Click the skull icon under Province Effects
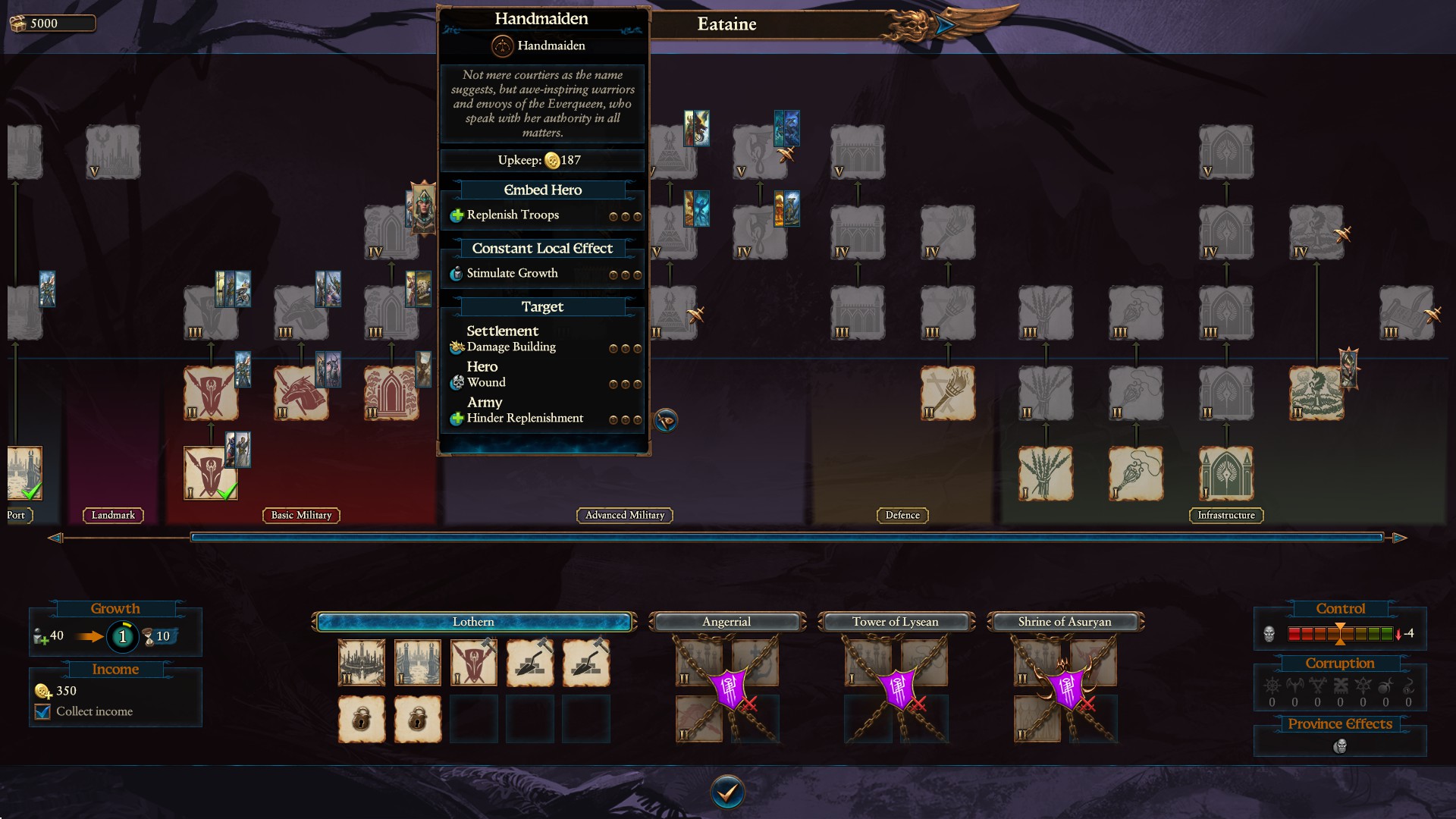 click(1341, 748)
